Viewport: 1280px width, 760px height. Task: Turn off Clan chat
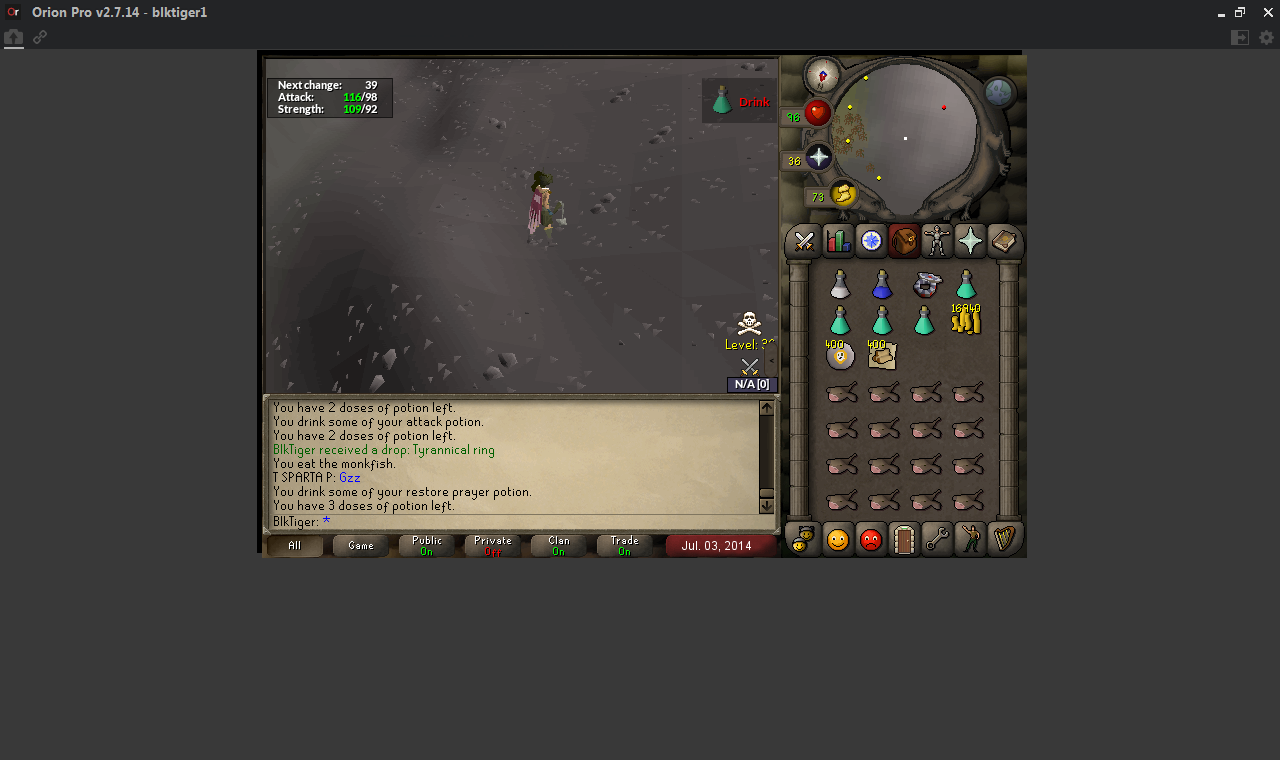(558, 545)
